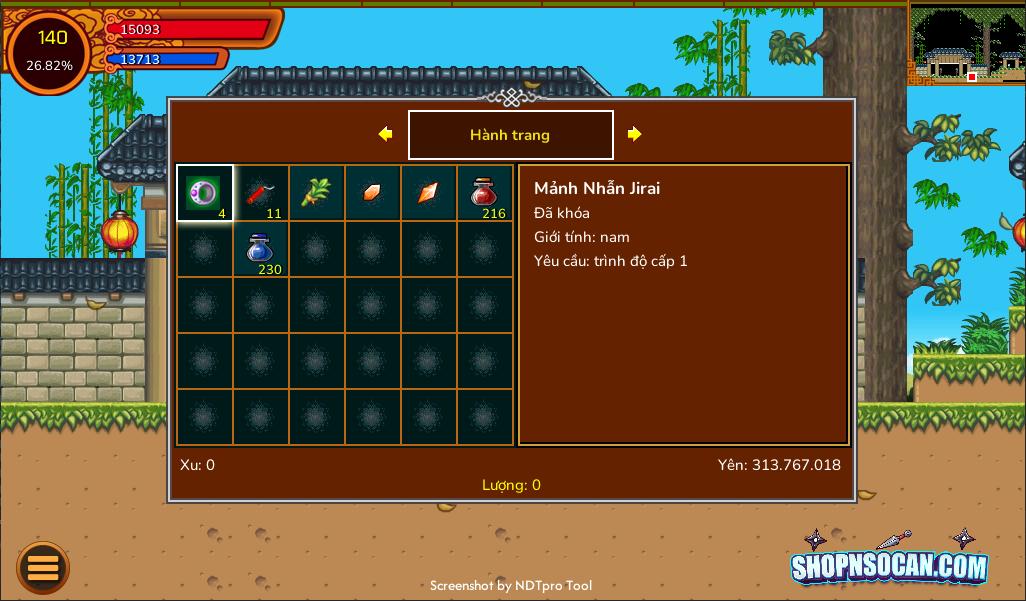Viewport: 1026px width, 601px height.
Task: Click the Hành trang tab title
Action: pyautogui.click(x=510, y=135)
